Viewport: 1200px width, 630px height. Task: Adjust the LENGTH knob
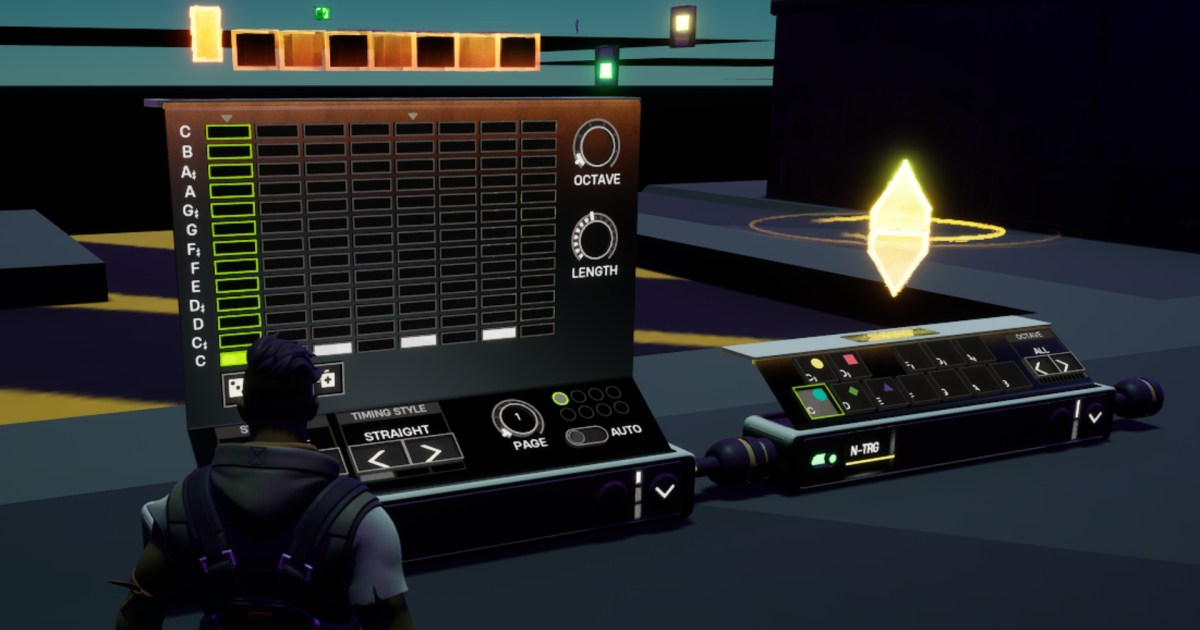594,238
